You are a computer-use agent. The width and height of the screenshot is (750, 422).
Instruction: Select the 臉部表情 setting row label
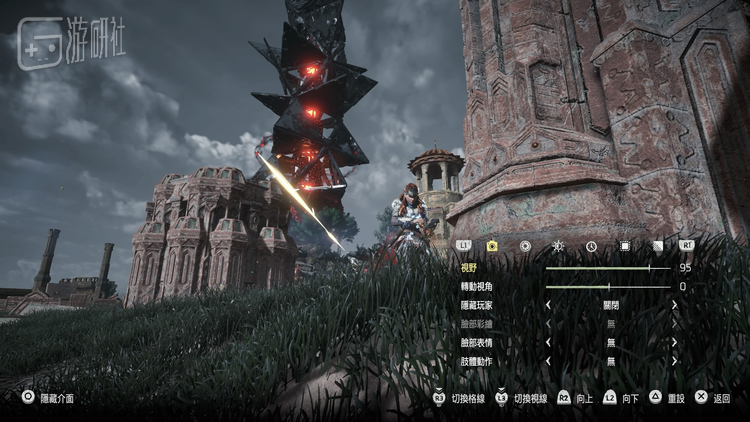click(476, 342)
